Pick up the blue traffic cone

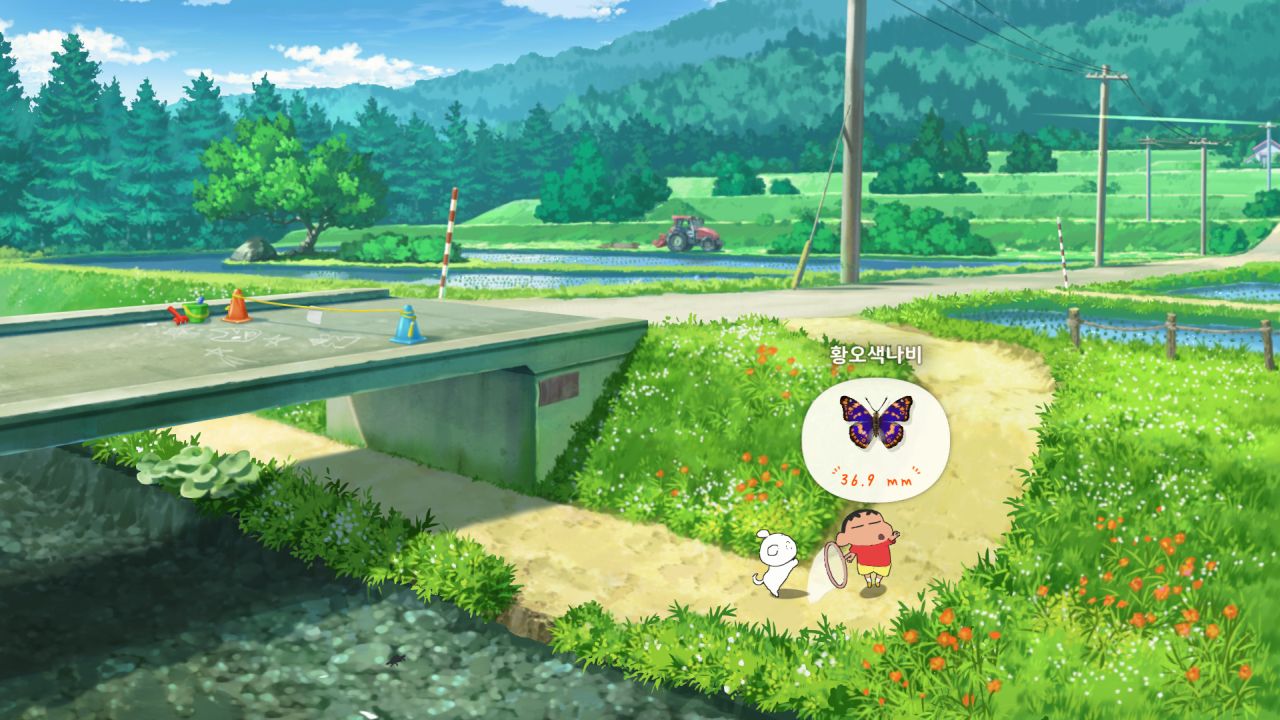pyautogui.click(x=407, y=325)
